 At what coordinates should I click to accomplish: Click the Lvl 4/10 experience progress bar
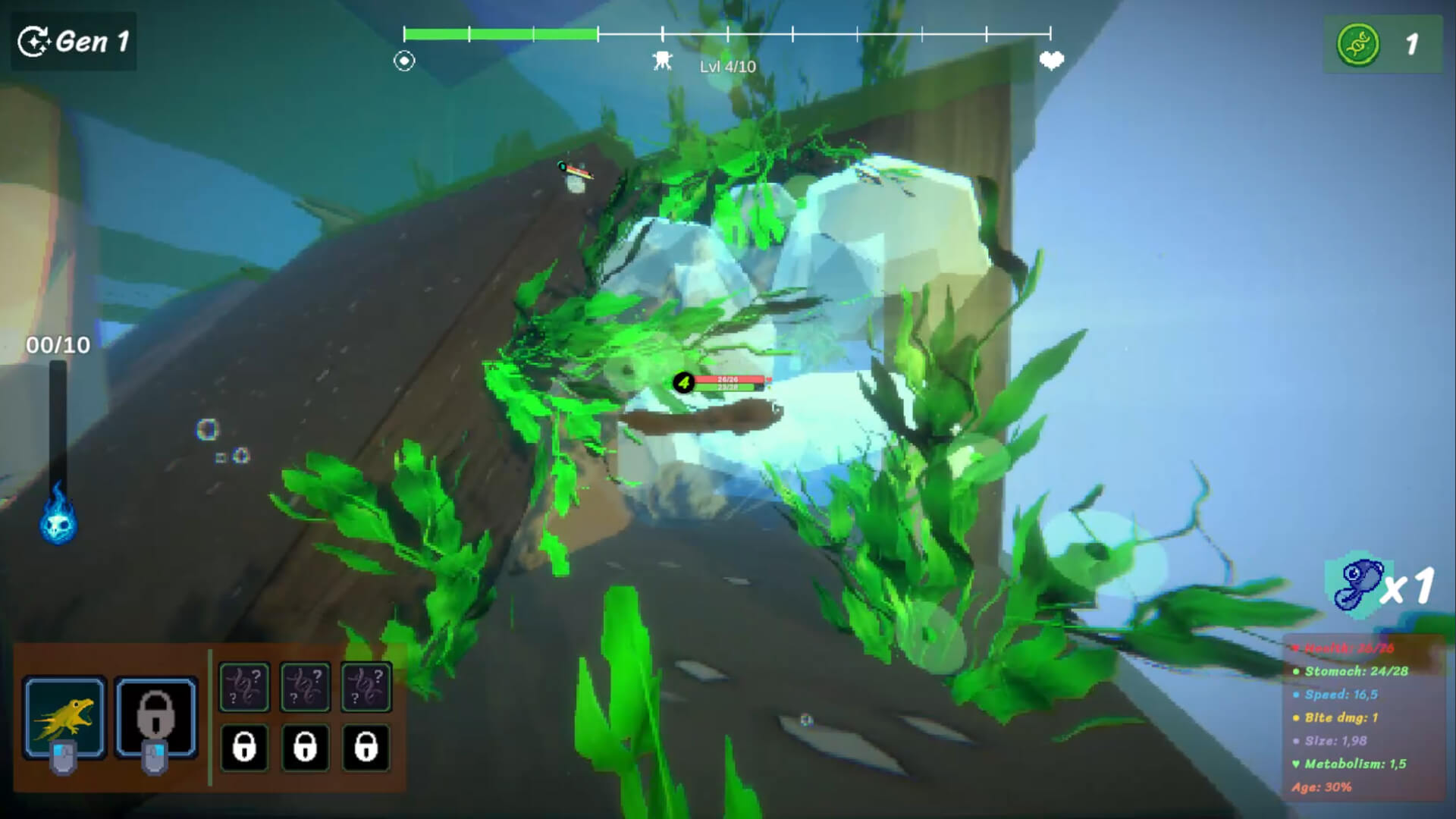click(x=728, y=32)
